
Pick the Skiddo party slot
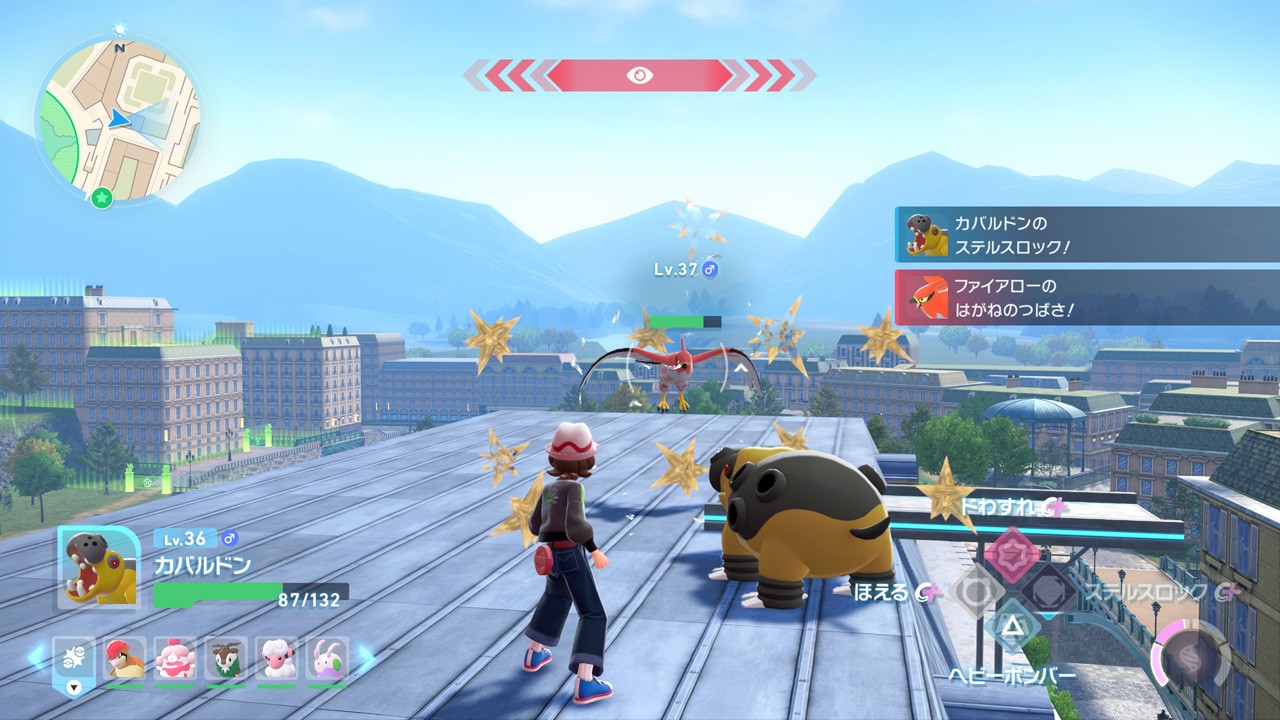(x=226, y=659)
